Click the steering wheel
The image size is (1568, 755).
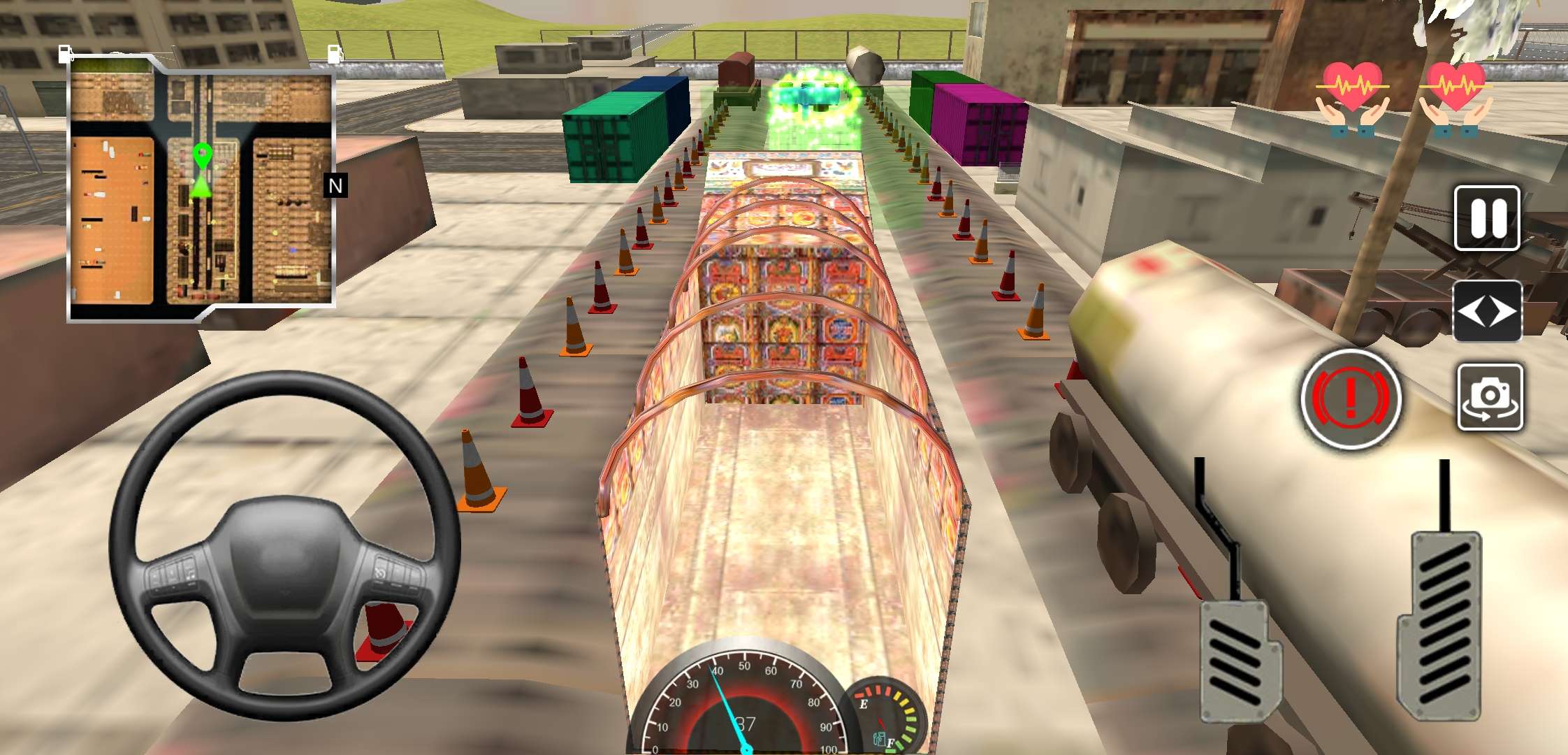click(x=284, y=545)
